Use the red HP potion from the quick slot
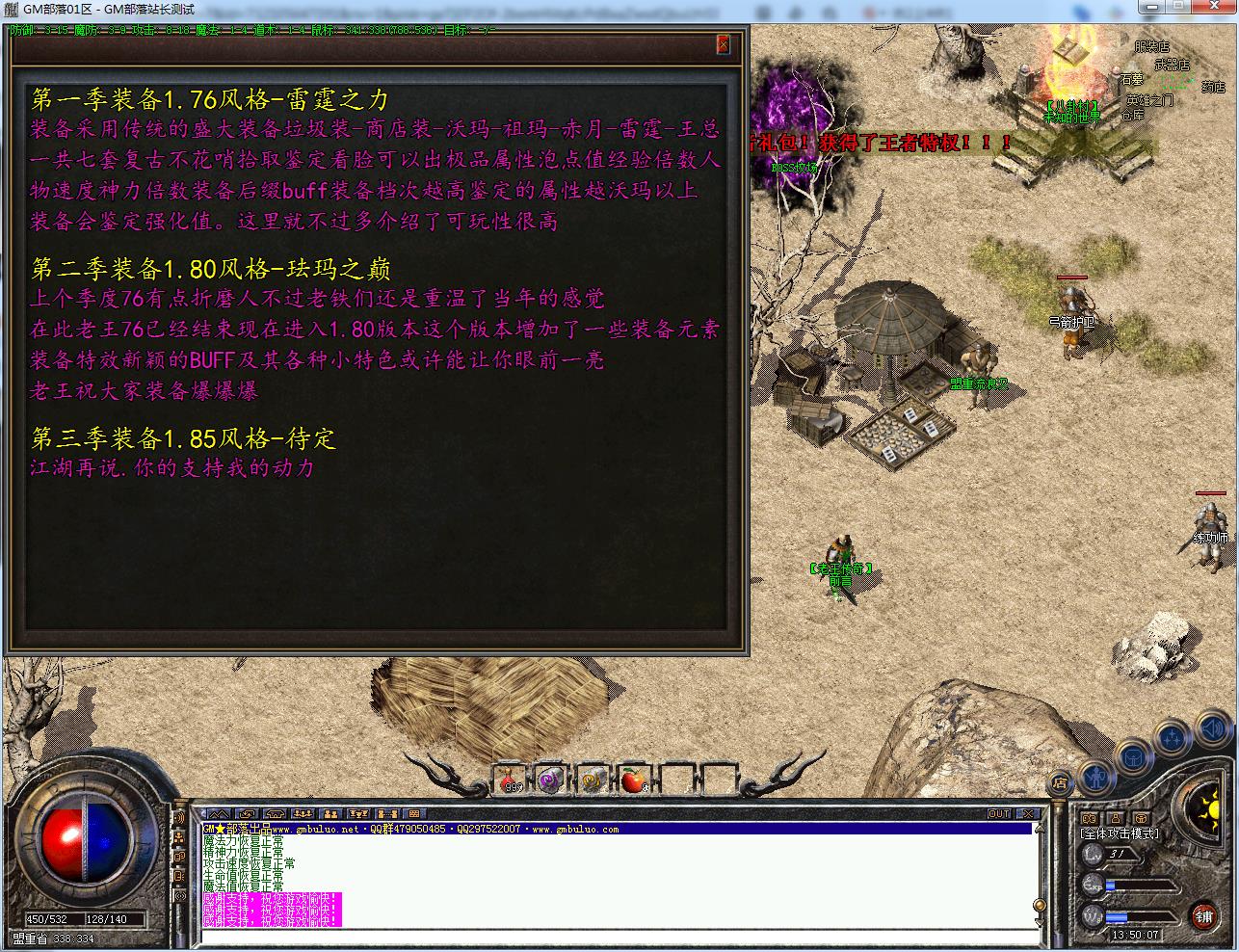 pyautogui.click(x=508, y=781)
